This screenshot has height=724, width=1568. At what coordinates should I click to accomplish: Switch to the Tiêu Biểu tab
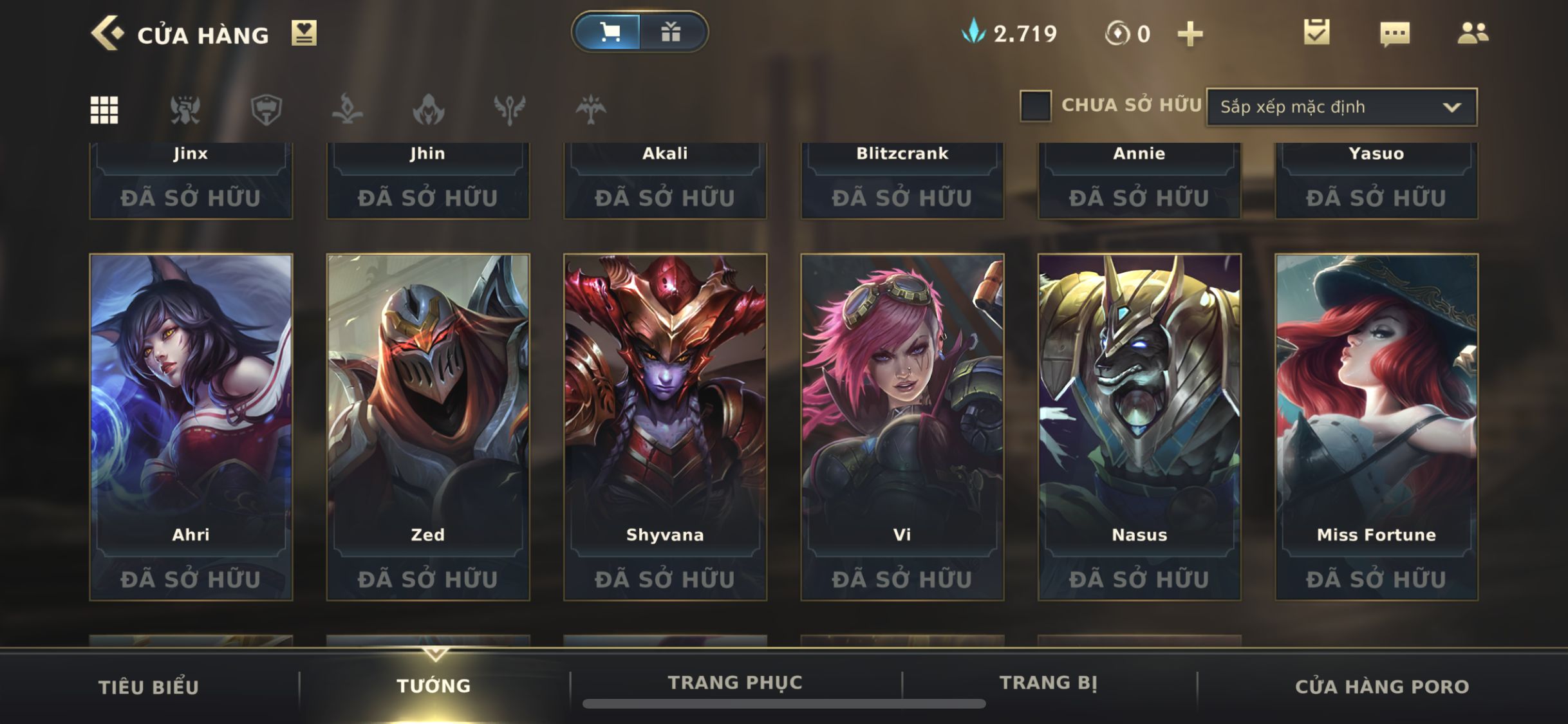coord(149,687)
